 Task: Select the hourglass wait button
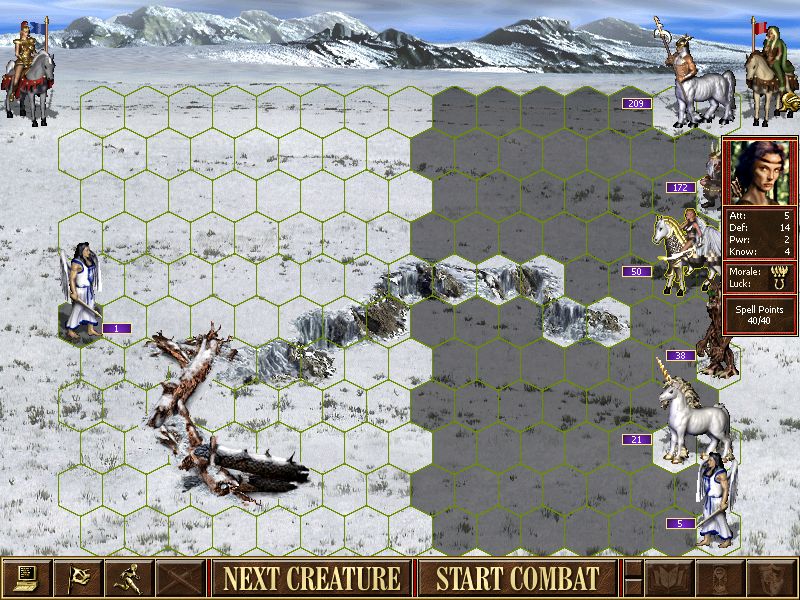[720, 578]
